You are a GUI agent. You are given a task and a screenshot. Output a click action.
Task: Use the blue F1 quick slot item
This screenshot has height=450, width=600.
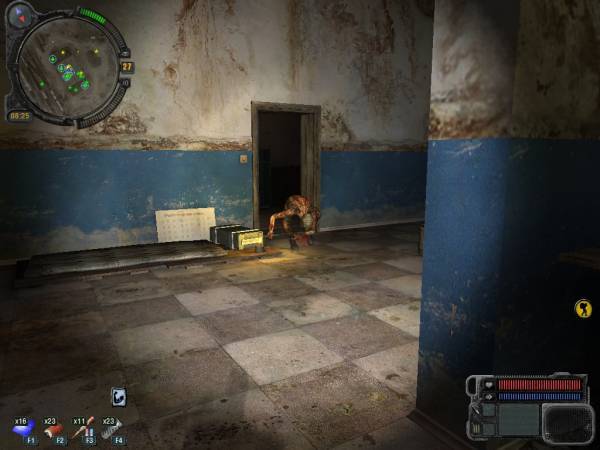click(x=23, y=429)
